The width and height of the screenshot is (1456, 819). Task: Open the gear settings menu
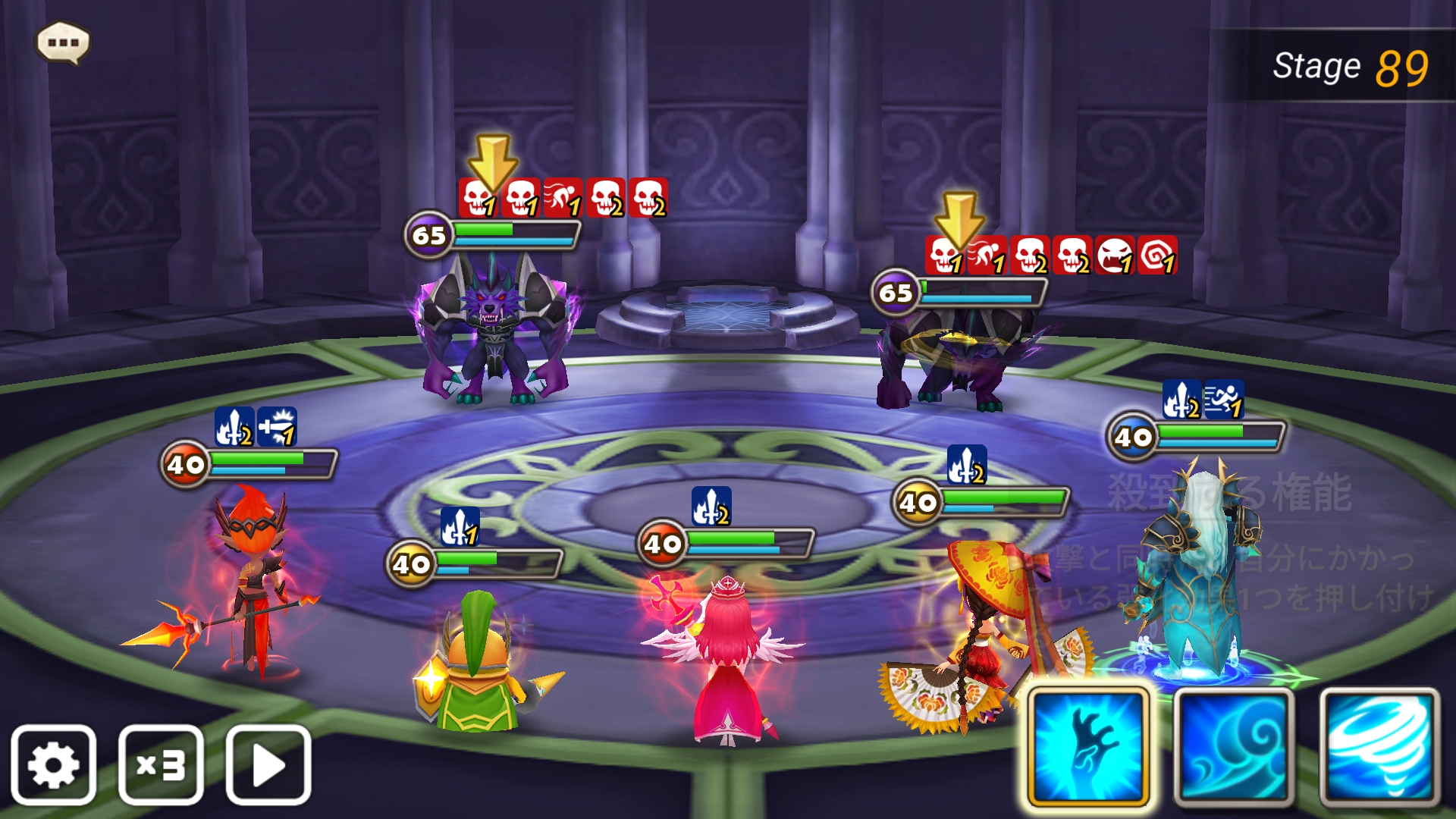point(53,764)
